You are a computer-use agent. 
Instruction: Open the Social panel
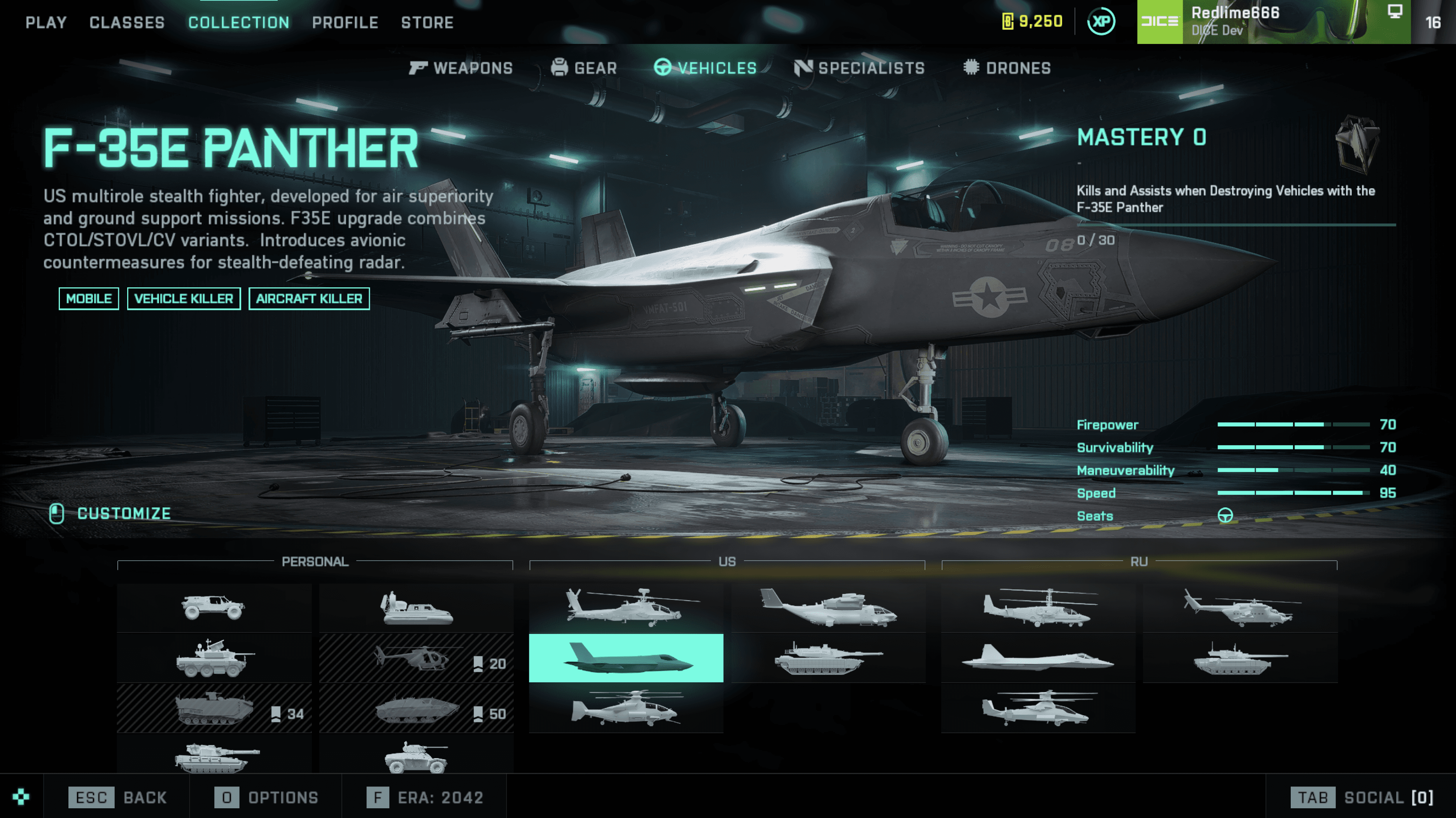(x=1362, y=797)
